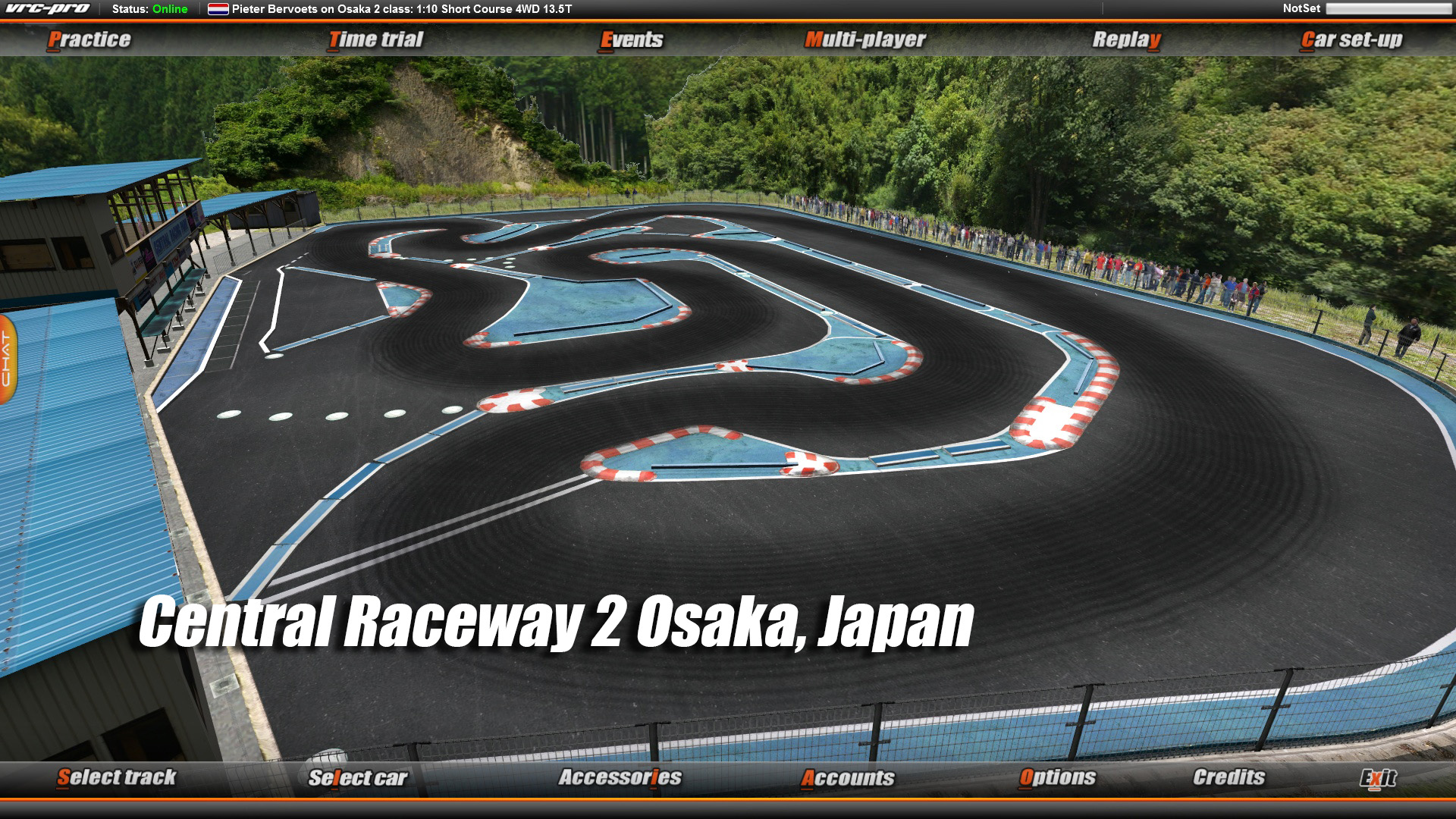The width and height of the screenshot is (1456, 819).
Task: Click Select track
Action: tap(118, 777)
